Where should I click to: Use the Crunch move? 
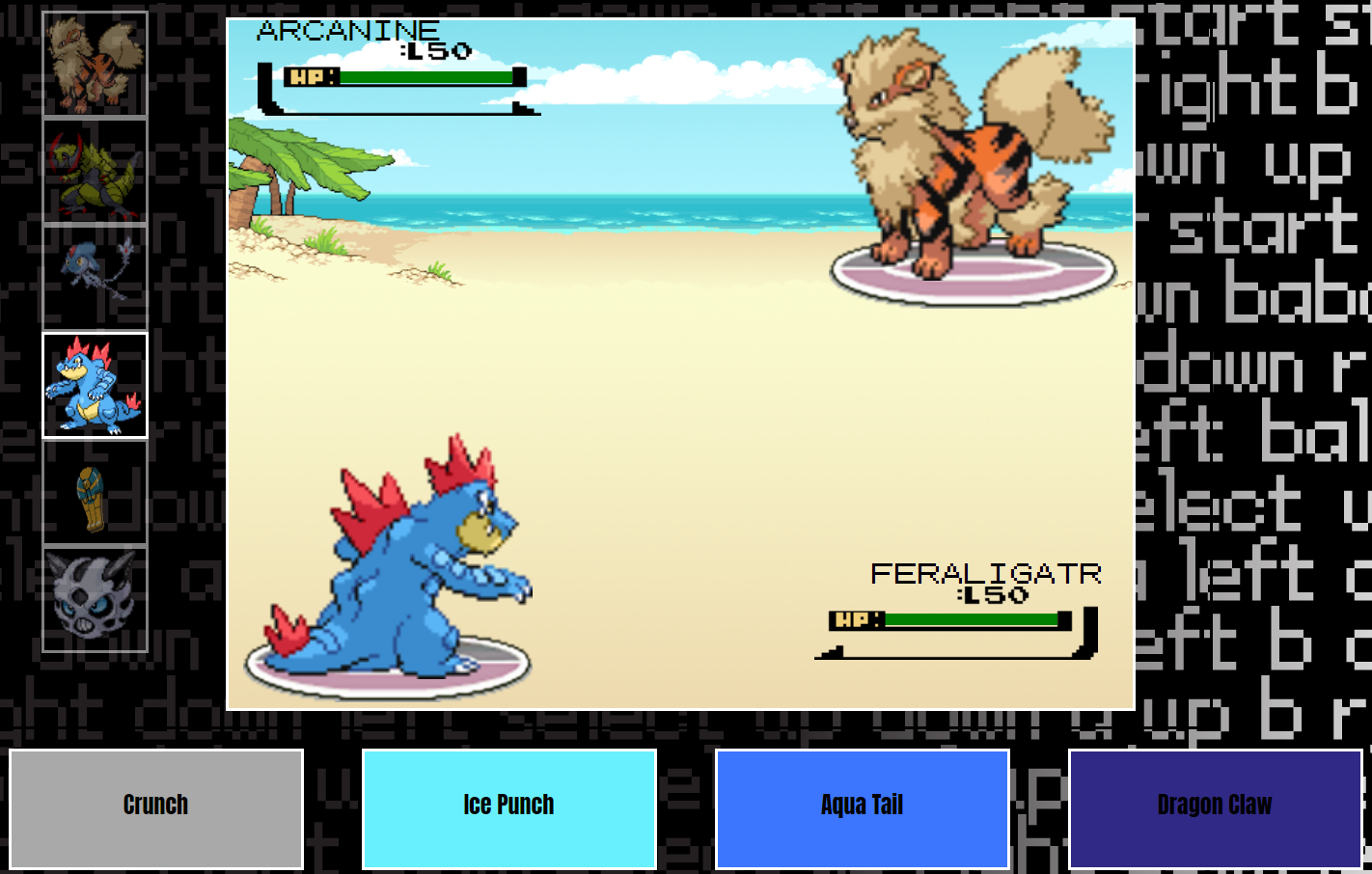click(x=155, y=808)
